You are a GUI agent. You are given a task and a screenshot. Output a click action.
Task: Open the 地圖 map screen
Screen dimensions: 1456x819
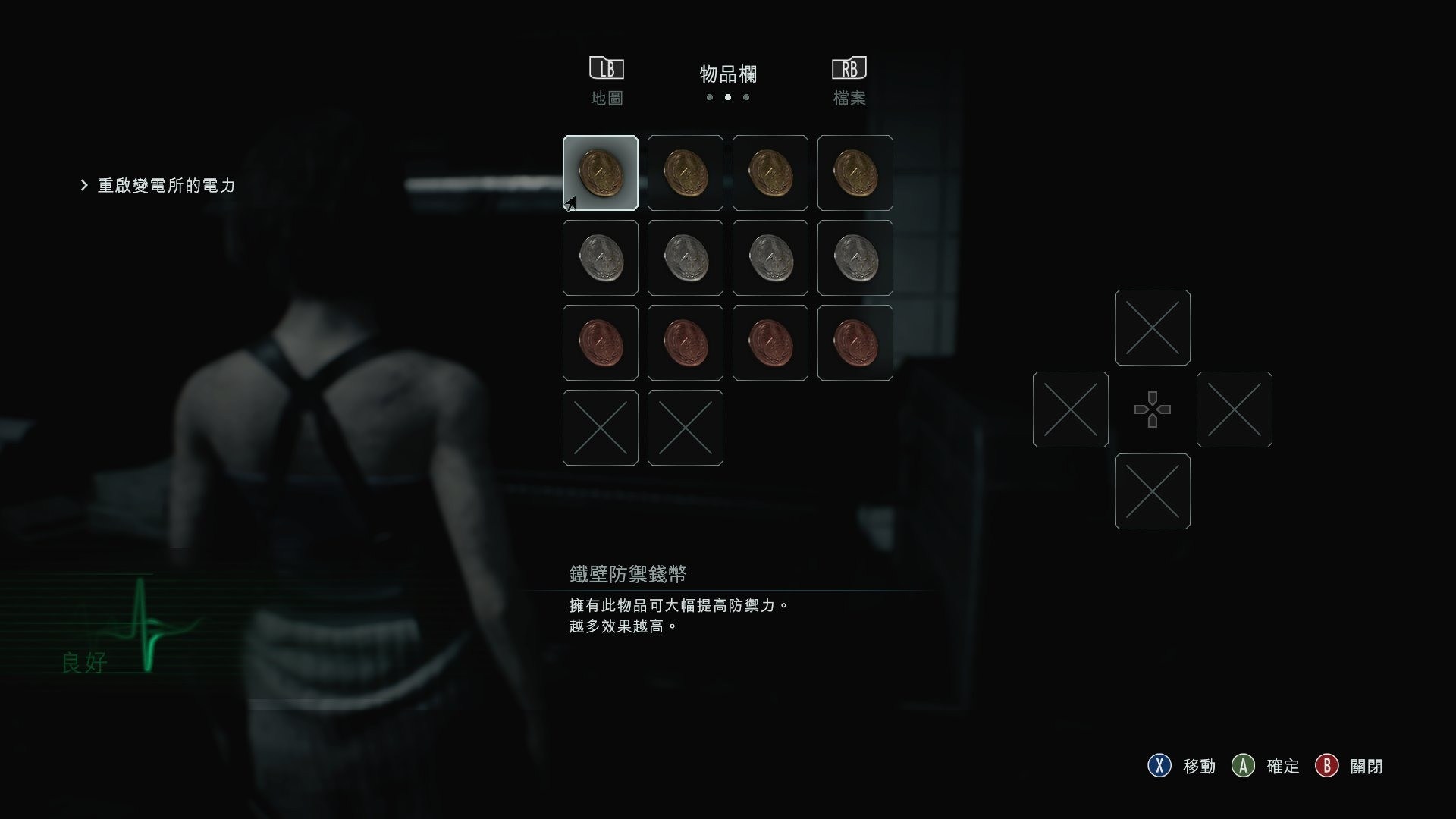pos(607,97)
